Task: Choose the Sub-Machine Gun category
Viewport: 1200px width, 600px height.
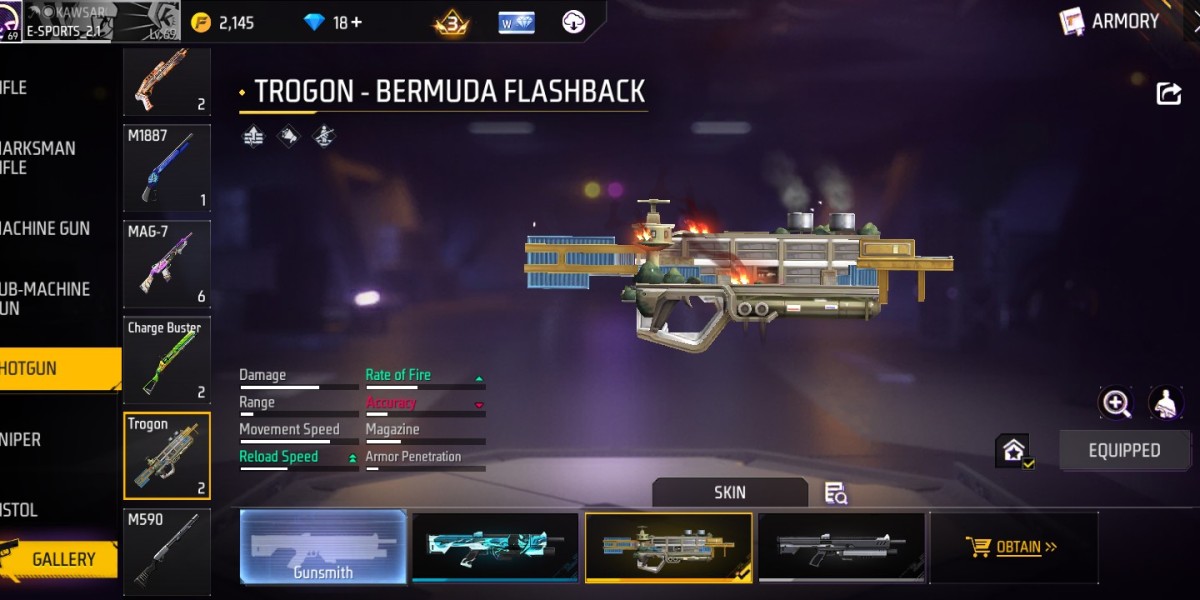Action: (50, 298)
